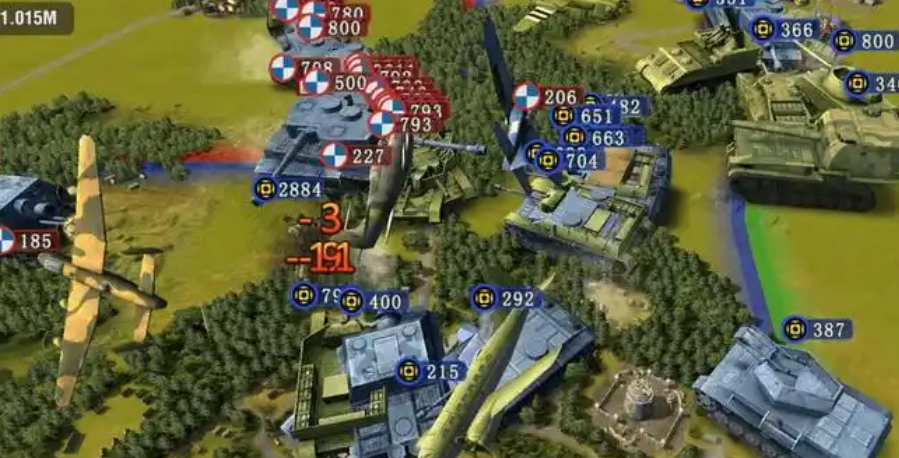This screenshot has height=458, width=899.
Task: Select the unit marked 2884
Action: 288,189
